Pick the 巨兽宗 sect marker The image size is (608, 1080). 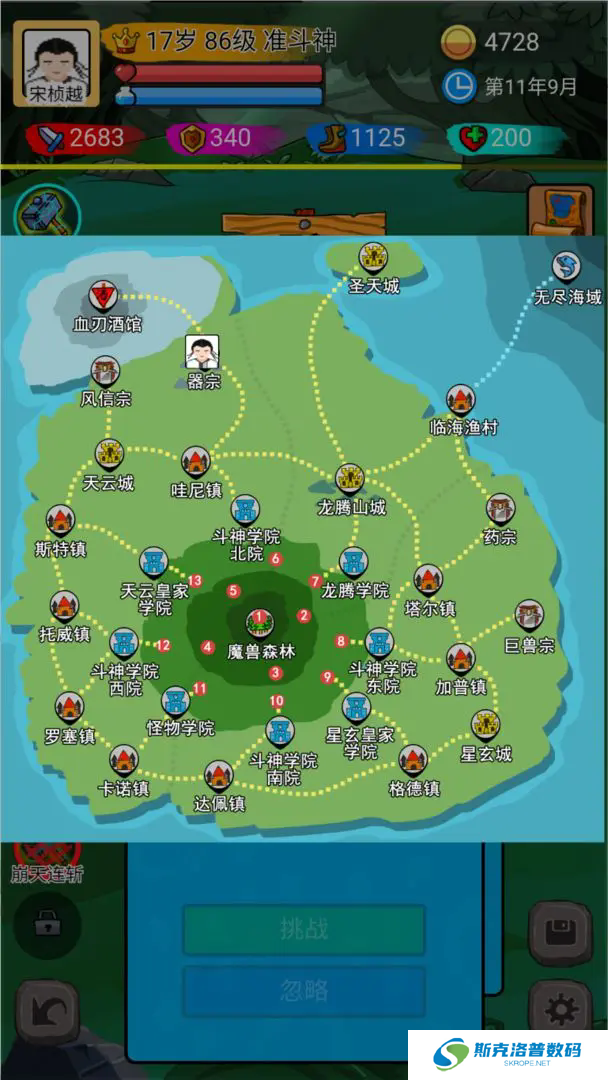(x=529, y=616)
